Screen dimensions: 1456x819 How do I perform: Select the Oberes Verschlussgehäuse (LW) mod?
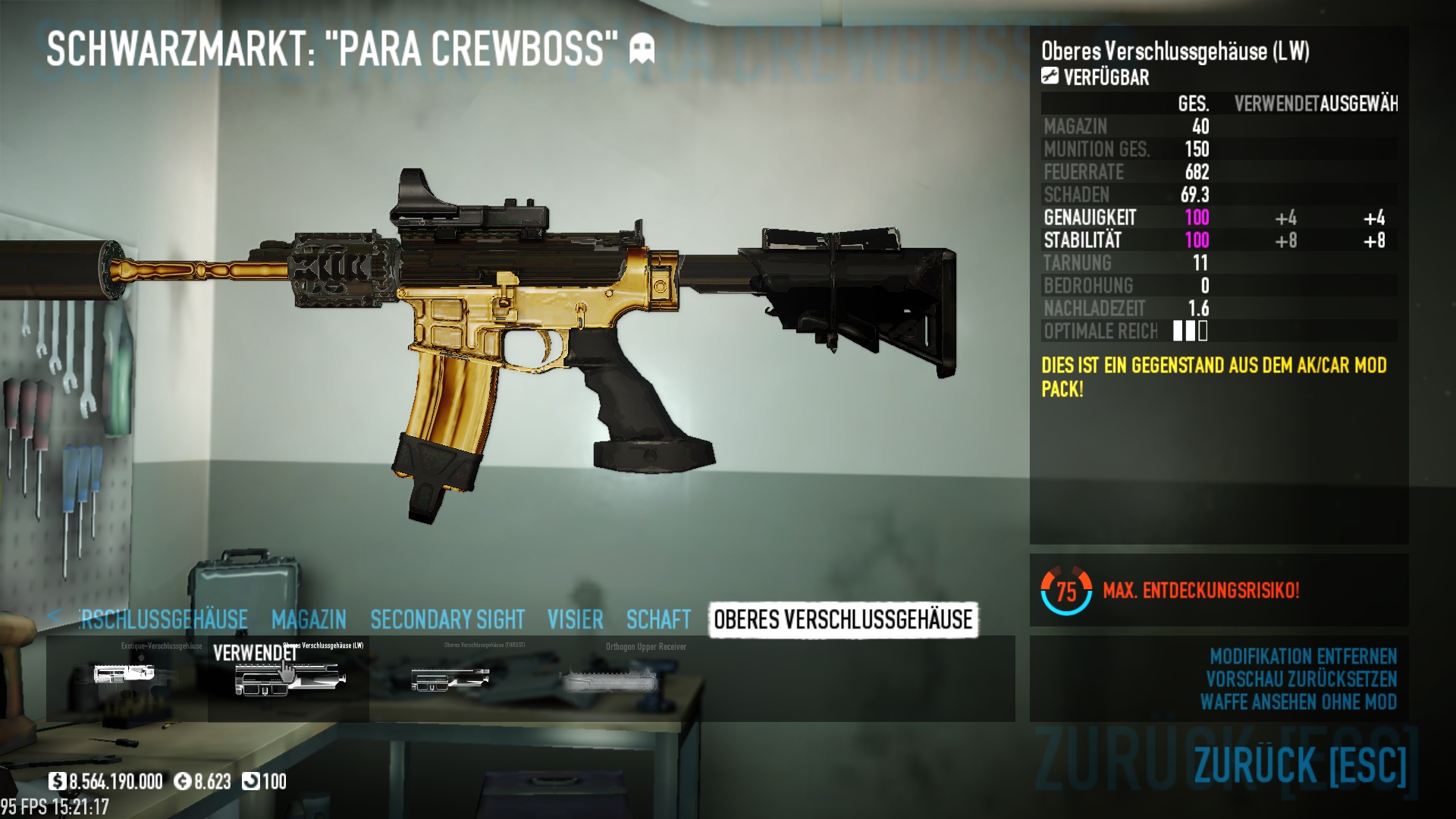(x=289, y=678)
